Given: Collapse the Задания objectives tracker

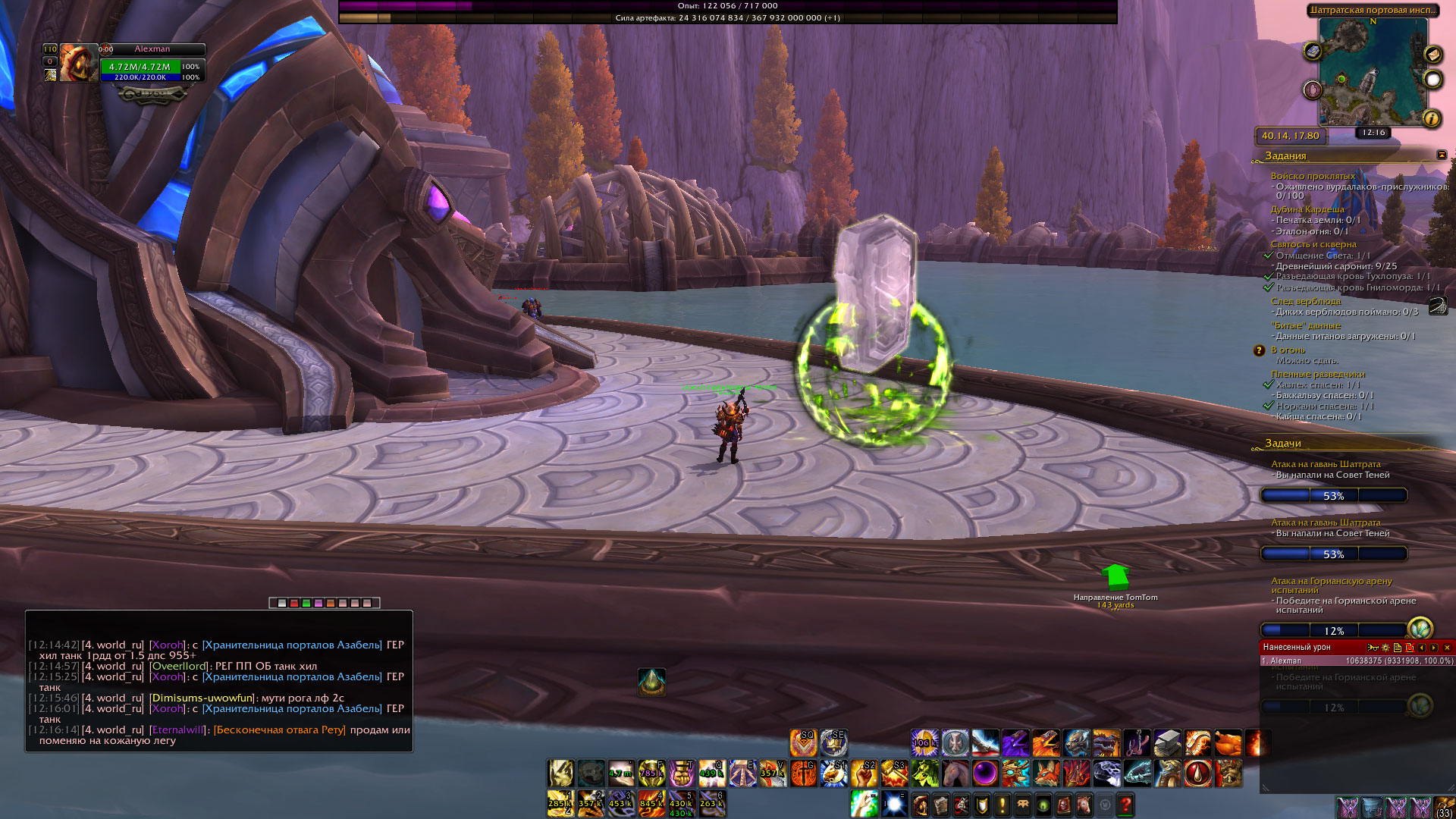Looking at the screenshot, I should 1441,155.
